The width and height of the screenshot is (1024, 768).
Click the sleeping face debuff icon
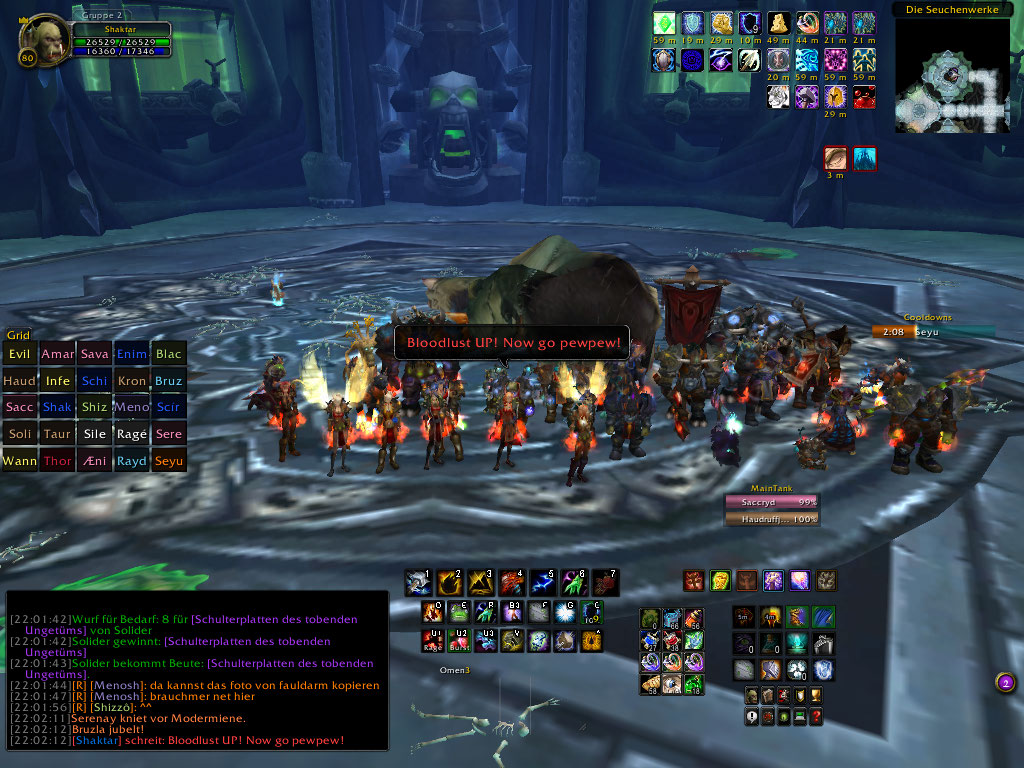pos(835,158)
